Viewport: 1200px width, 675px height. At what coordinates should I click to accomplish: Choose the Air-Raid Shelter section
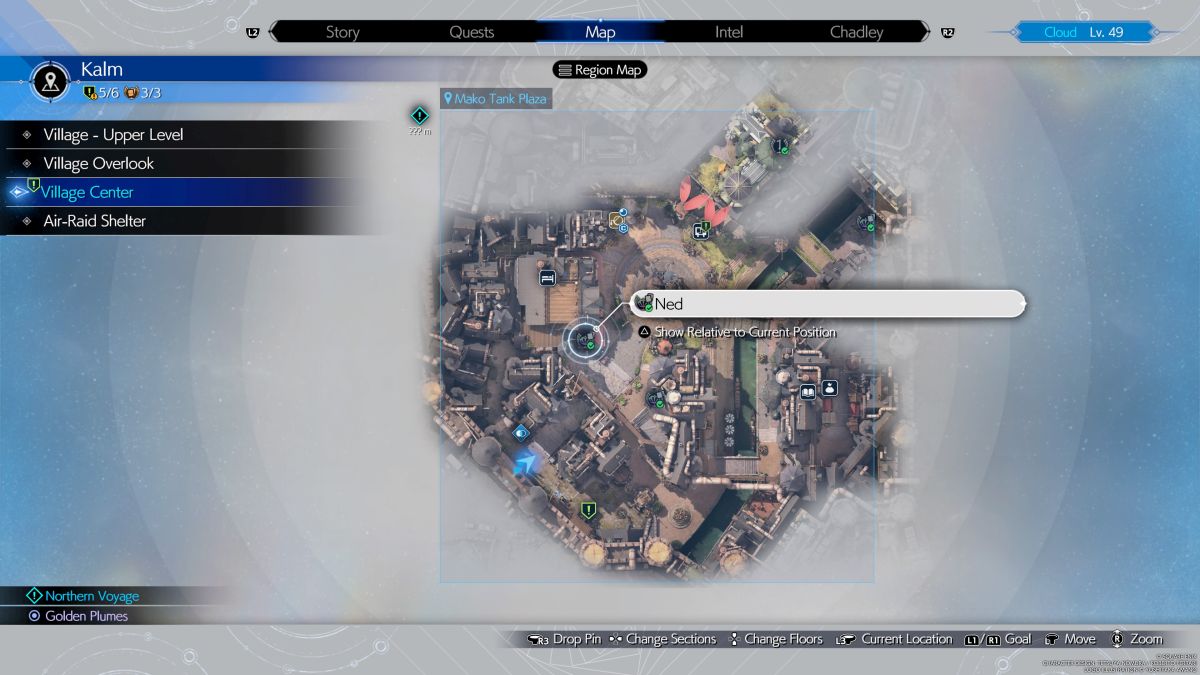point(94,221)
